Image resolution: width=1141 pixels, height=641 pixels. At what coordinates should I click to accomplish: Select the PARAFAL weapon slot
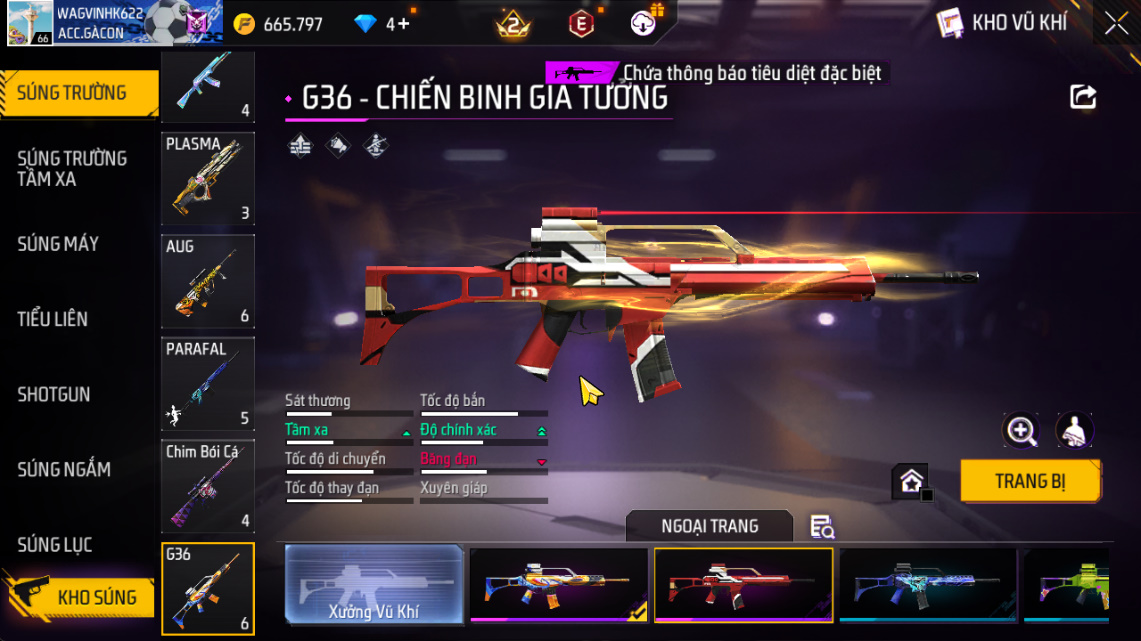click(x=208, y=384)
